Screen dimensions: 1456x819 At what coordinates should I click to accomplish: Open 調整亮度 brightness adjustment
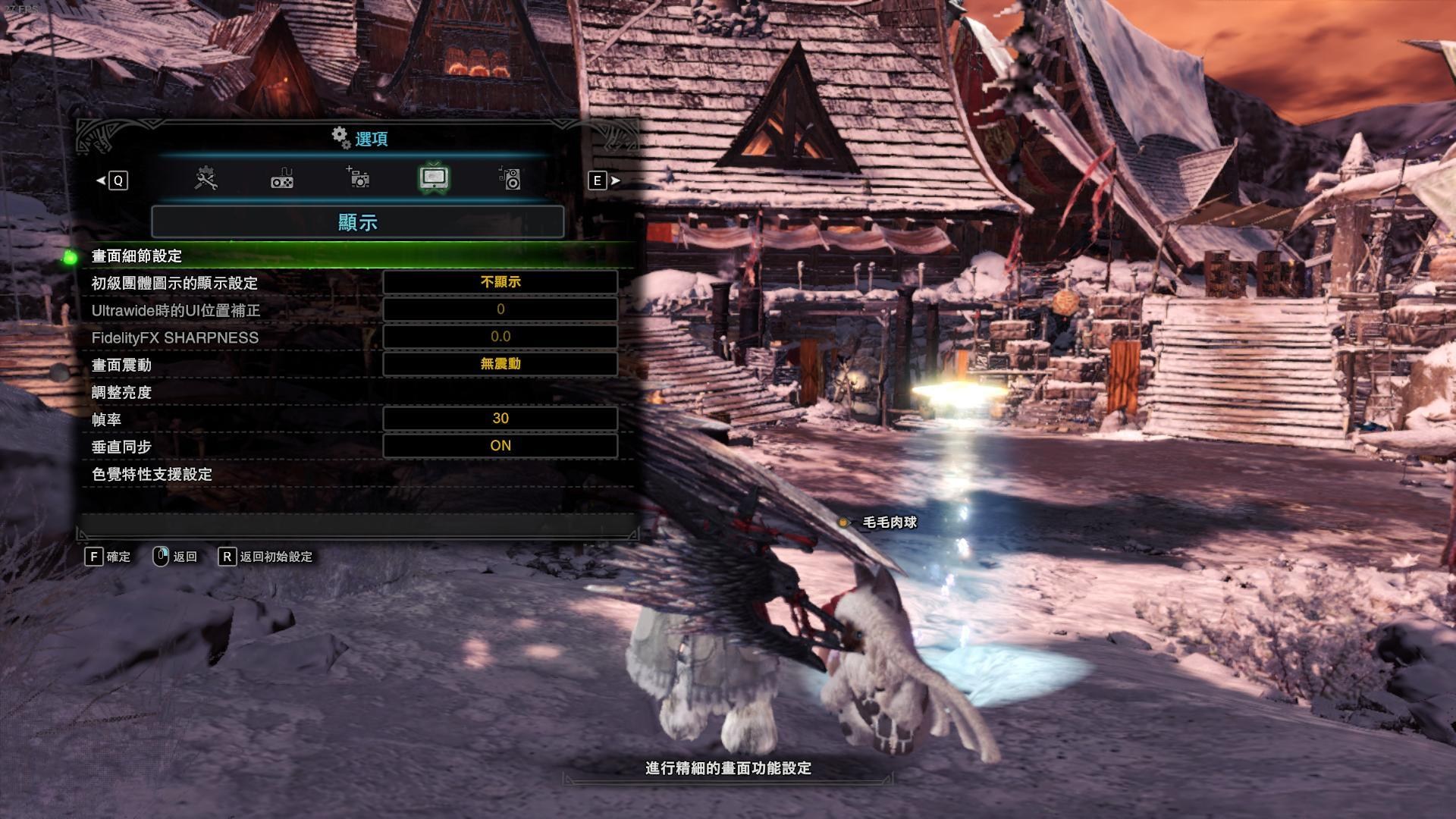[121, 392]
